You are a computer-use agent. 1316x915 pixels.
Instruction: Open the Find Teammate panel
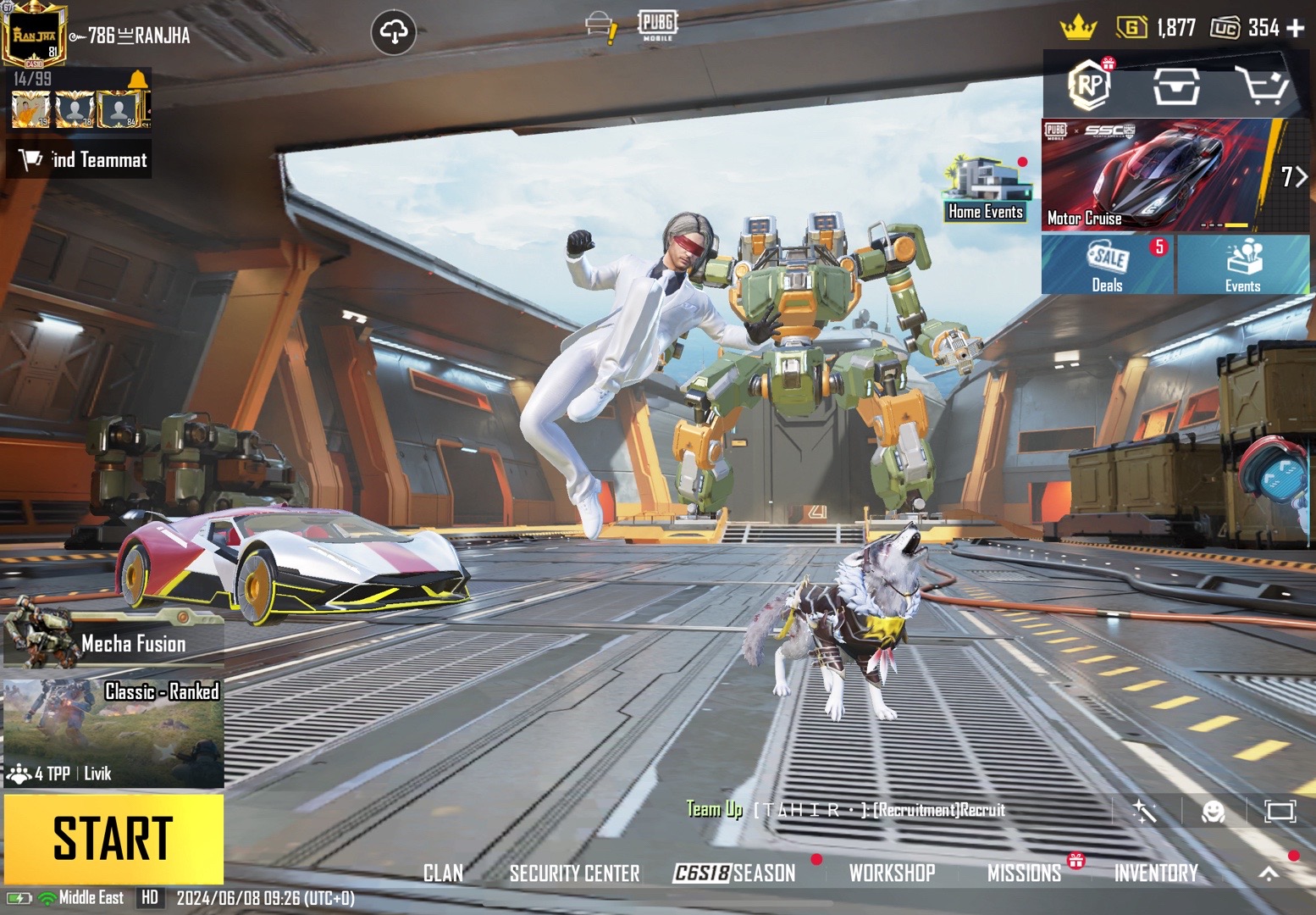coord(80,160)
